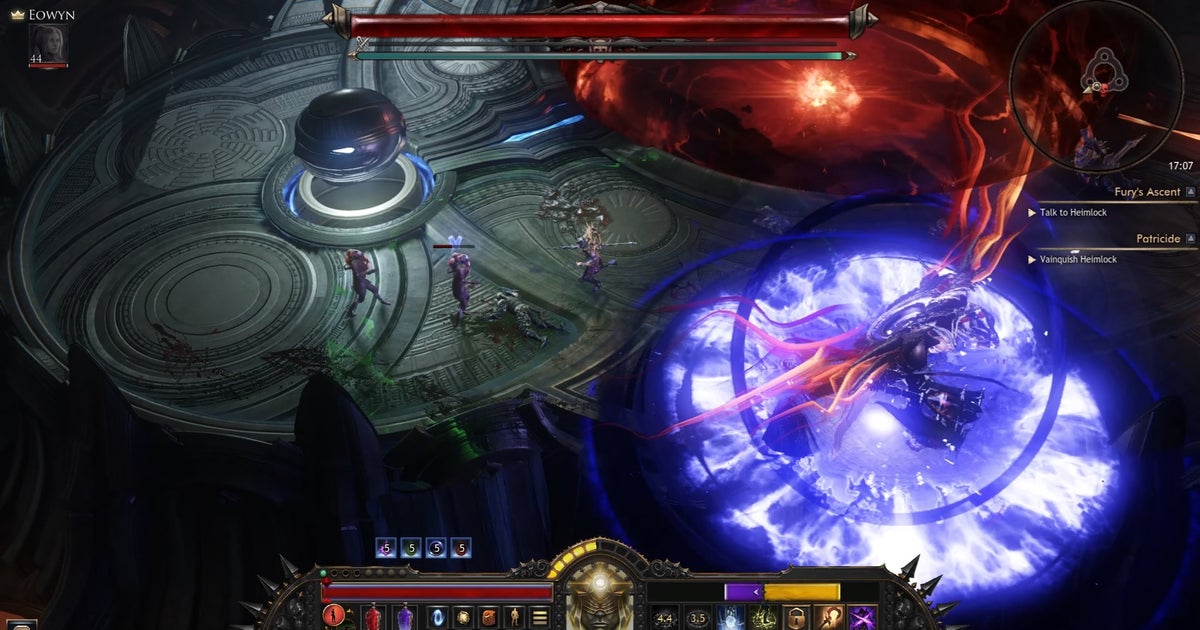Cast the purple crossed-slash skill
The image size is (1200, 630).
(x=862, y=618)
